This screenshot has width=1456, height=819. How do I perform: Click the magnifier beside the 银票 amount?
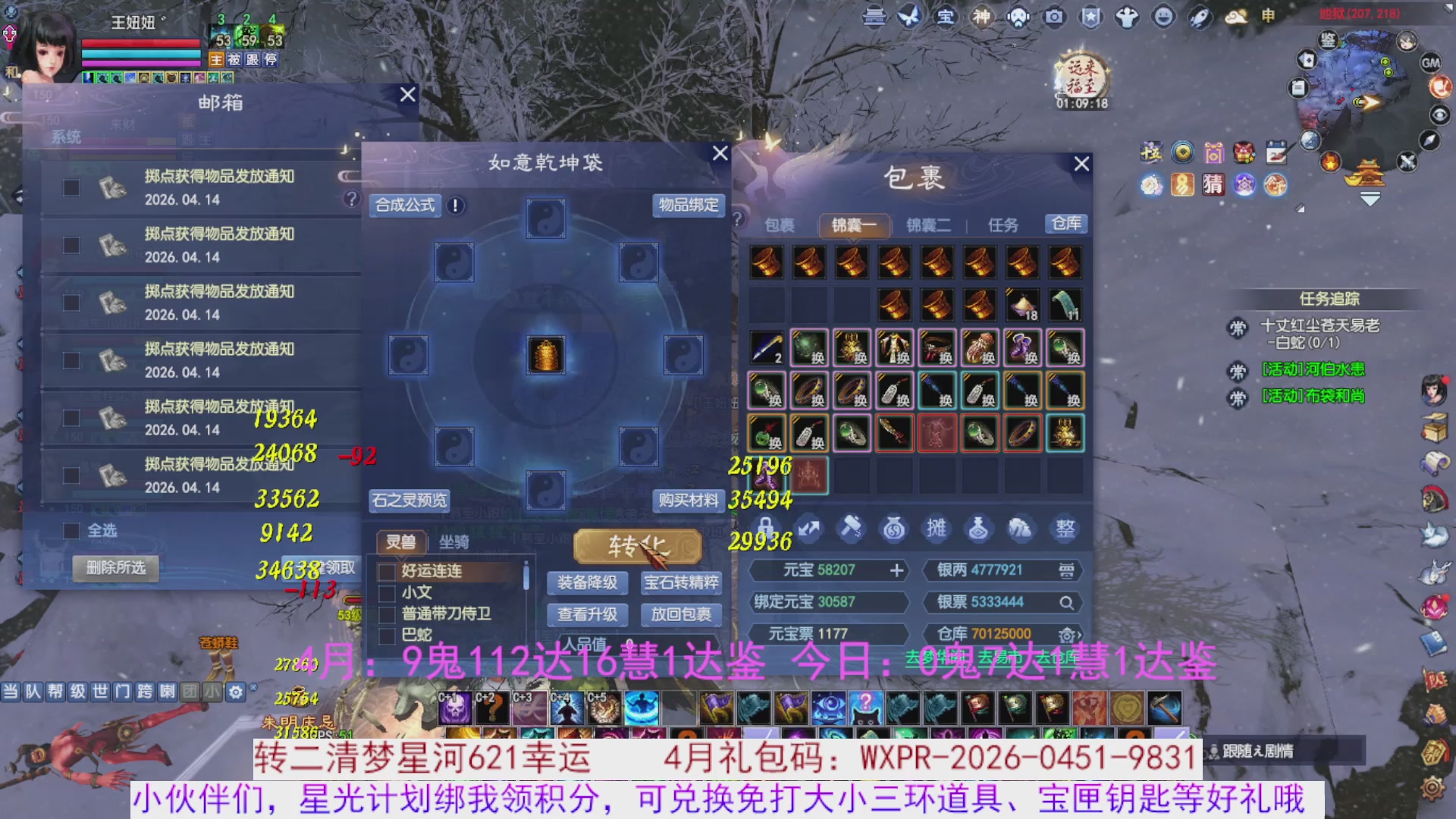[1067, 602]
